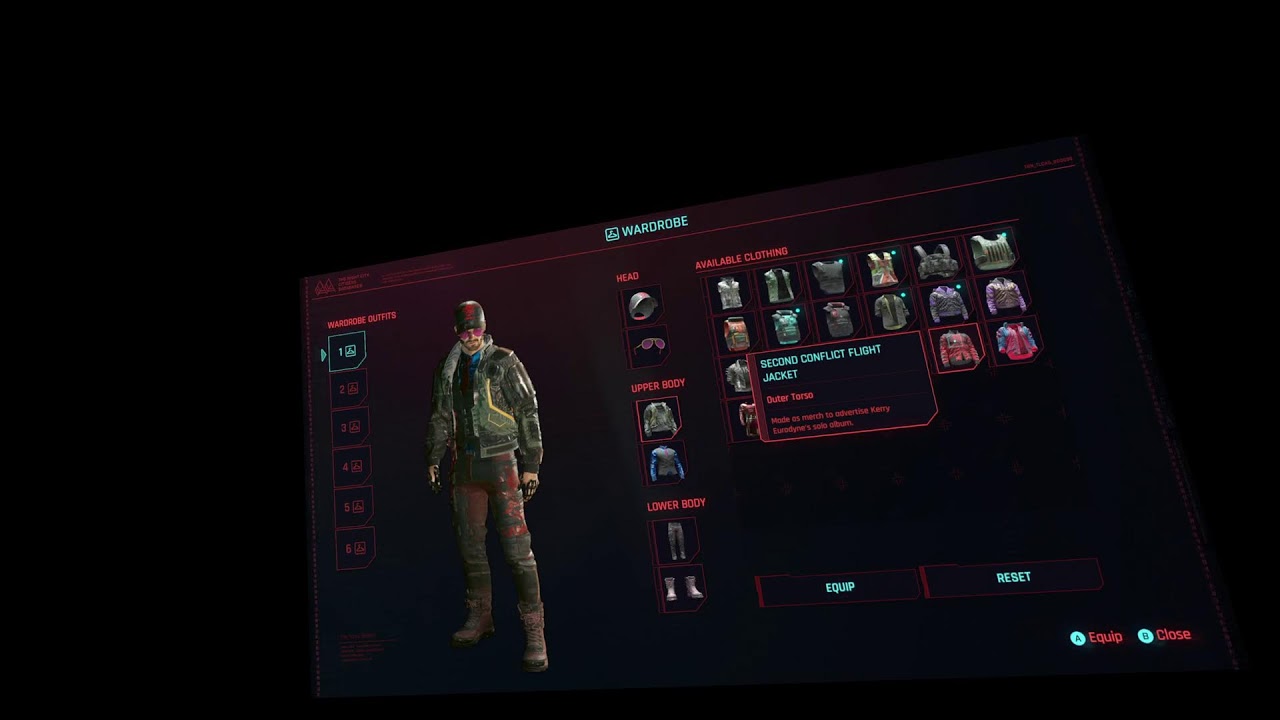Screen dimensions: 1280x720
Task: Select the teal backpack-style vest thumbnail
Action: click(x=785, y=326)
